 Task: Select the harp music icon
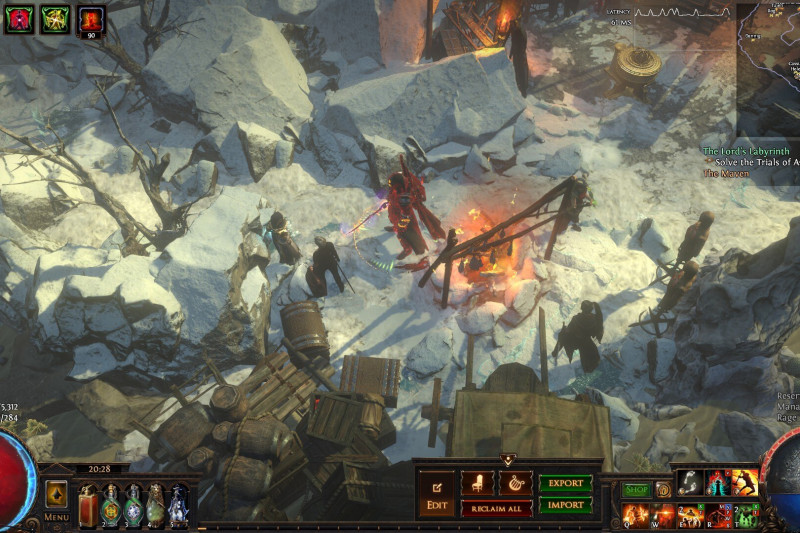515,483
